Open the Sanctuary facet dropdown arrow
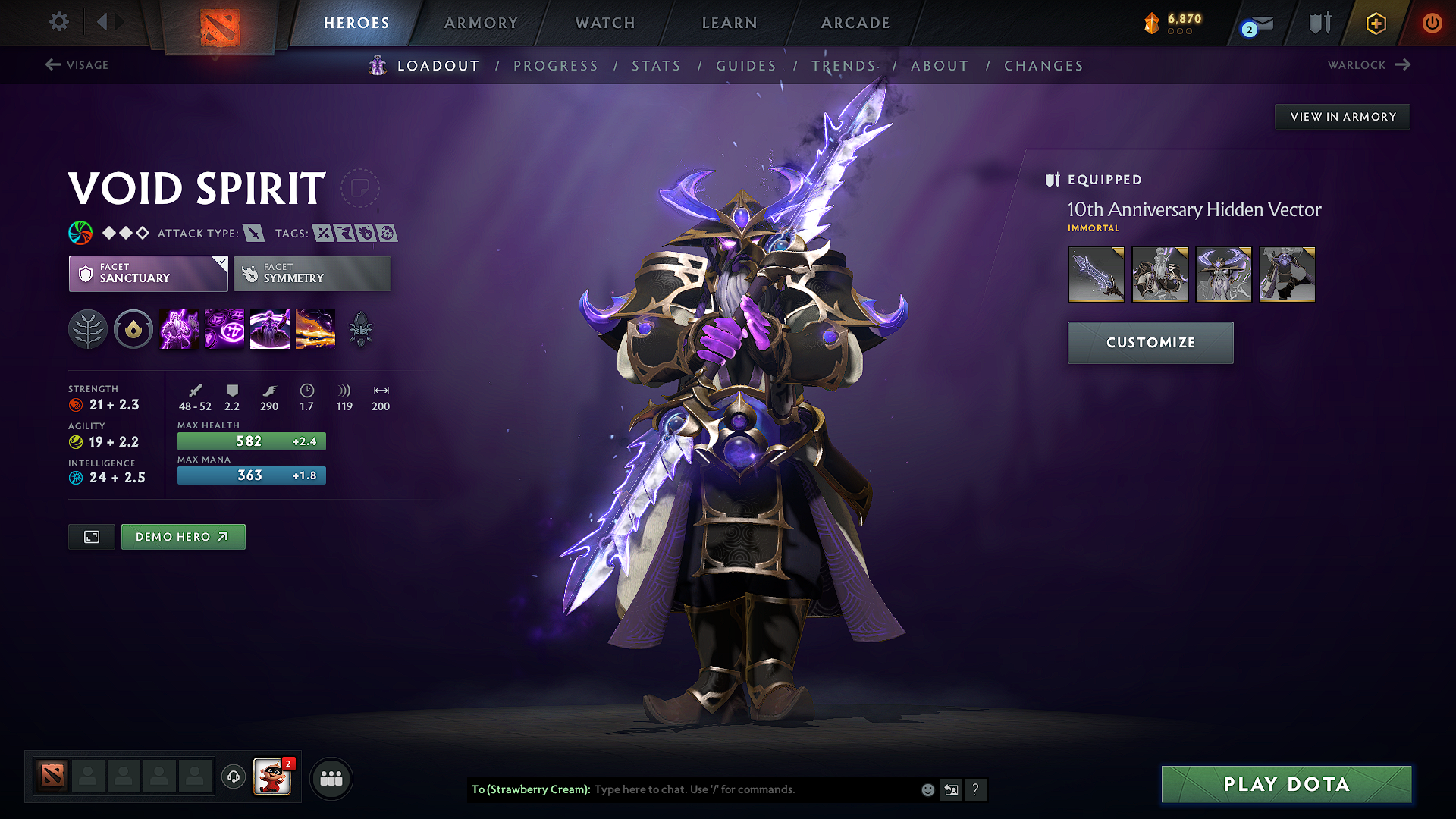Viewport: 1456px width, 819px height. [221, 261]
